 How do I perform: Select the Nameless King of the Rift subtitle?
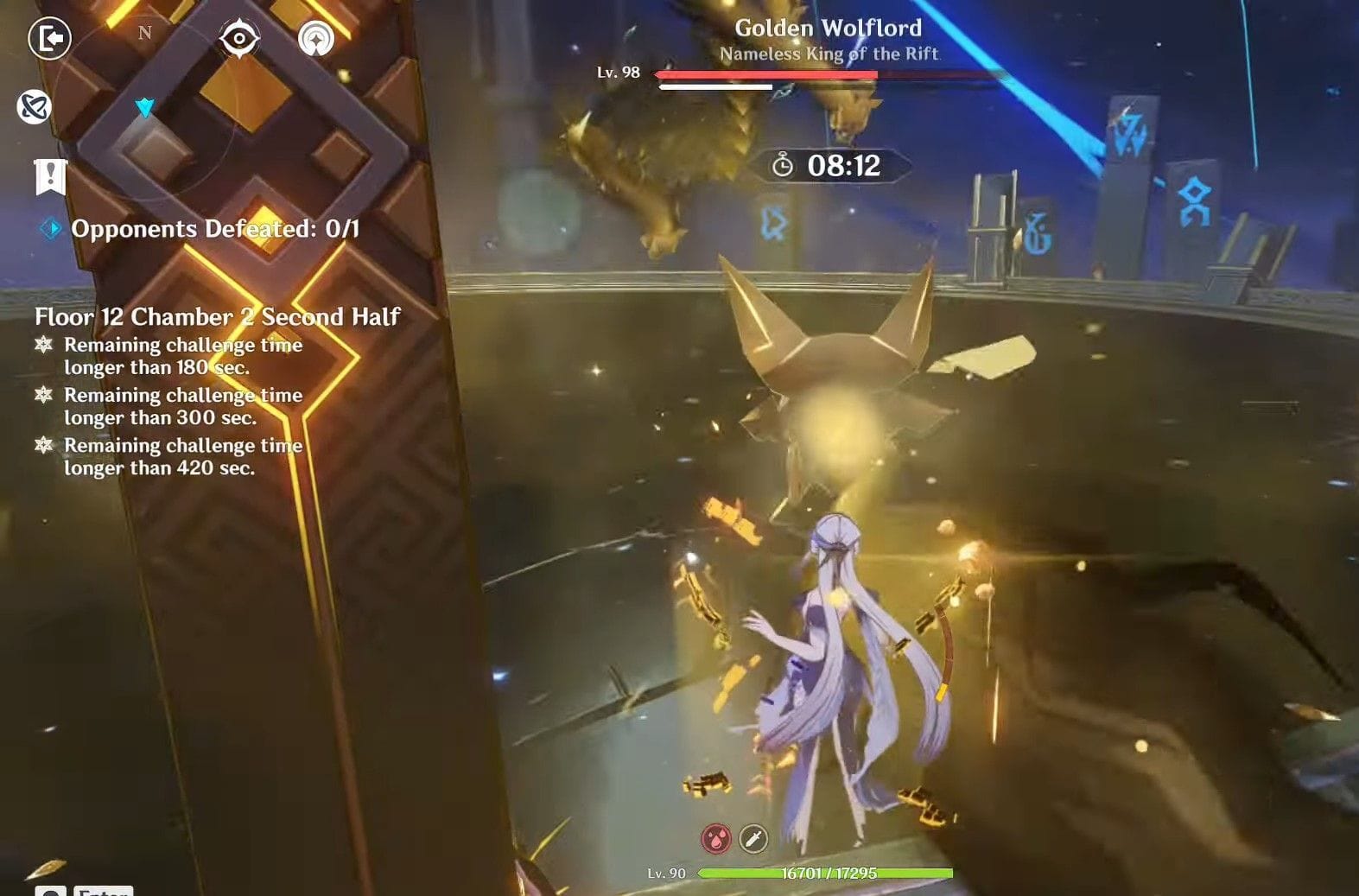(x=831, y=54)
